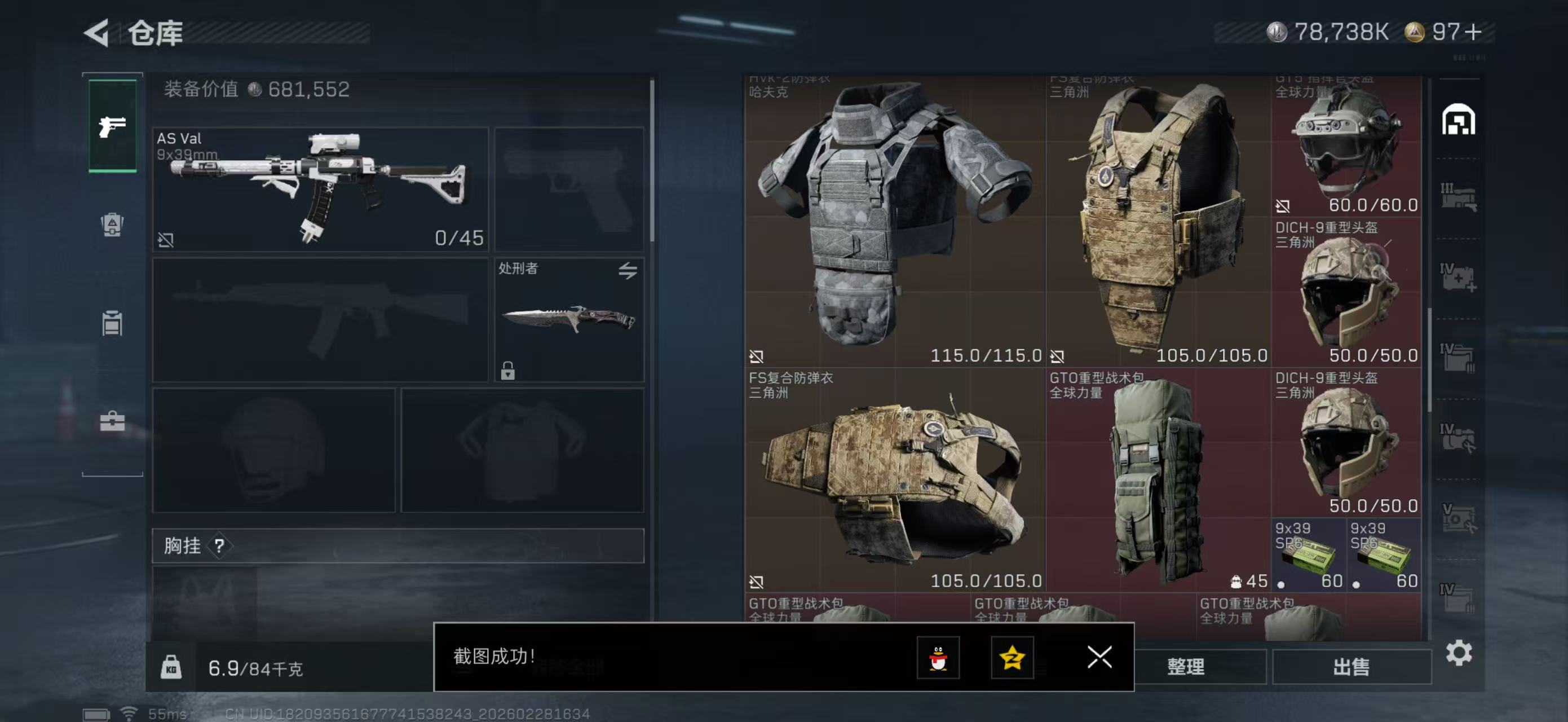This screenshot has width=1568, height=722.
Task: Select the AS Val weapon slot
Action: pyautogui.click(x=320, y=189)
